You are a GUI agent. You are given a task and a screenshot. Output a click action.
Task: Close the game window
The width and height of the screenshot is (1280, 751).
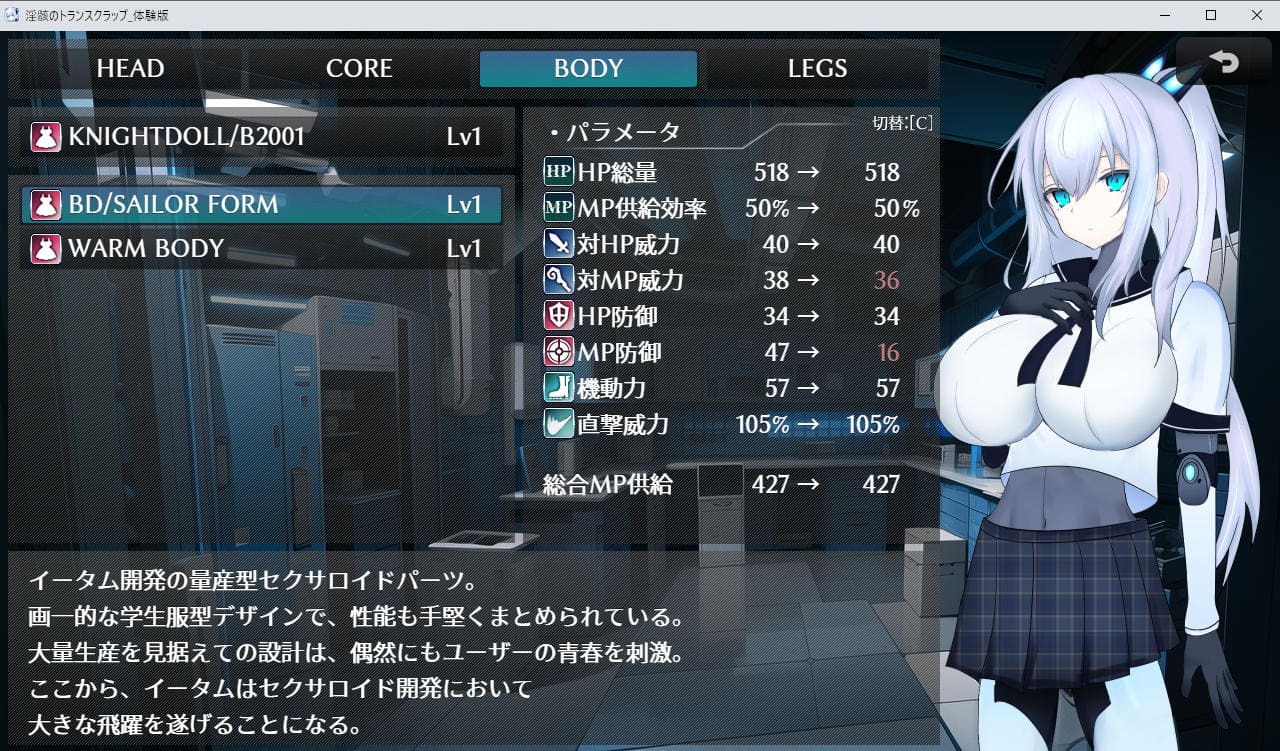coord(1256,15)
